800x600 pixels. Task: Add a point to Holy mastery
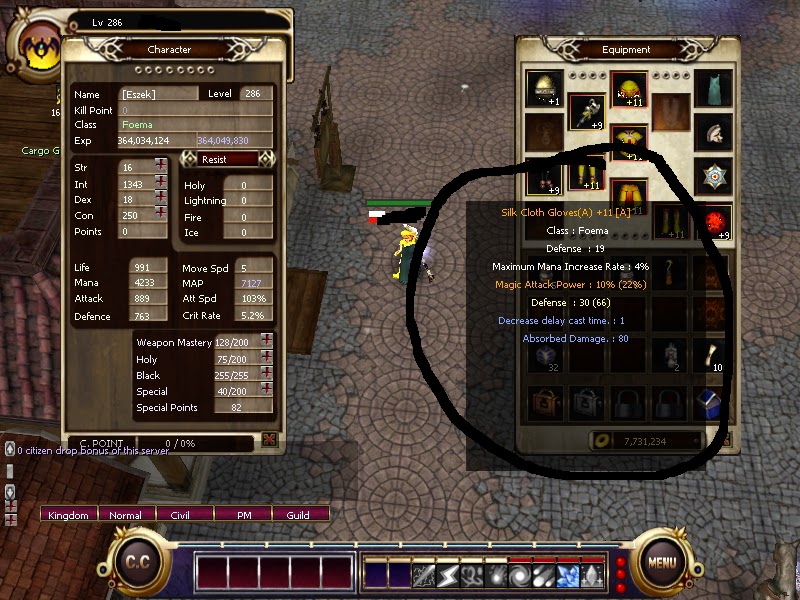click(267, 358)
